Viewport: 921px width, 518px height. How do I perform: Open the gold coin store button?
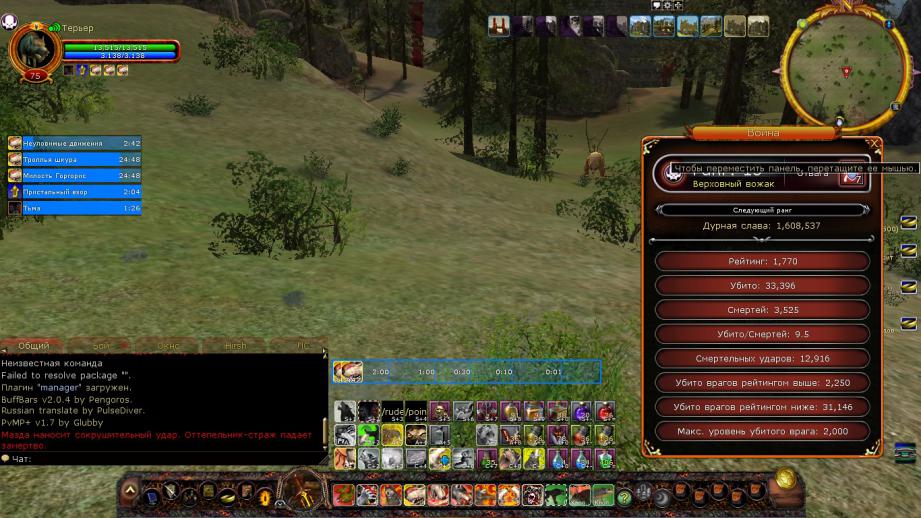785,479
